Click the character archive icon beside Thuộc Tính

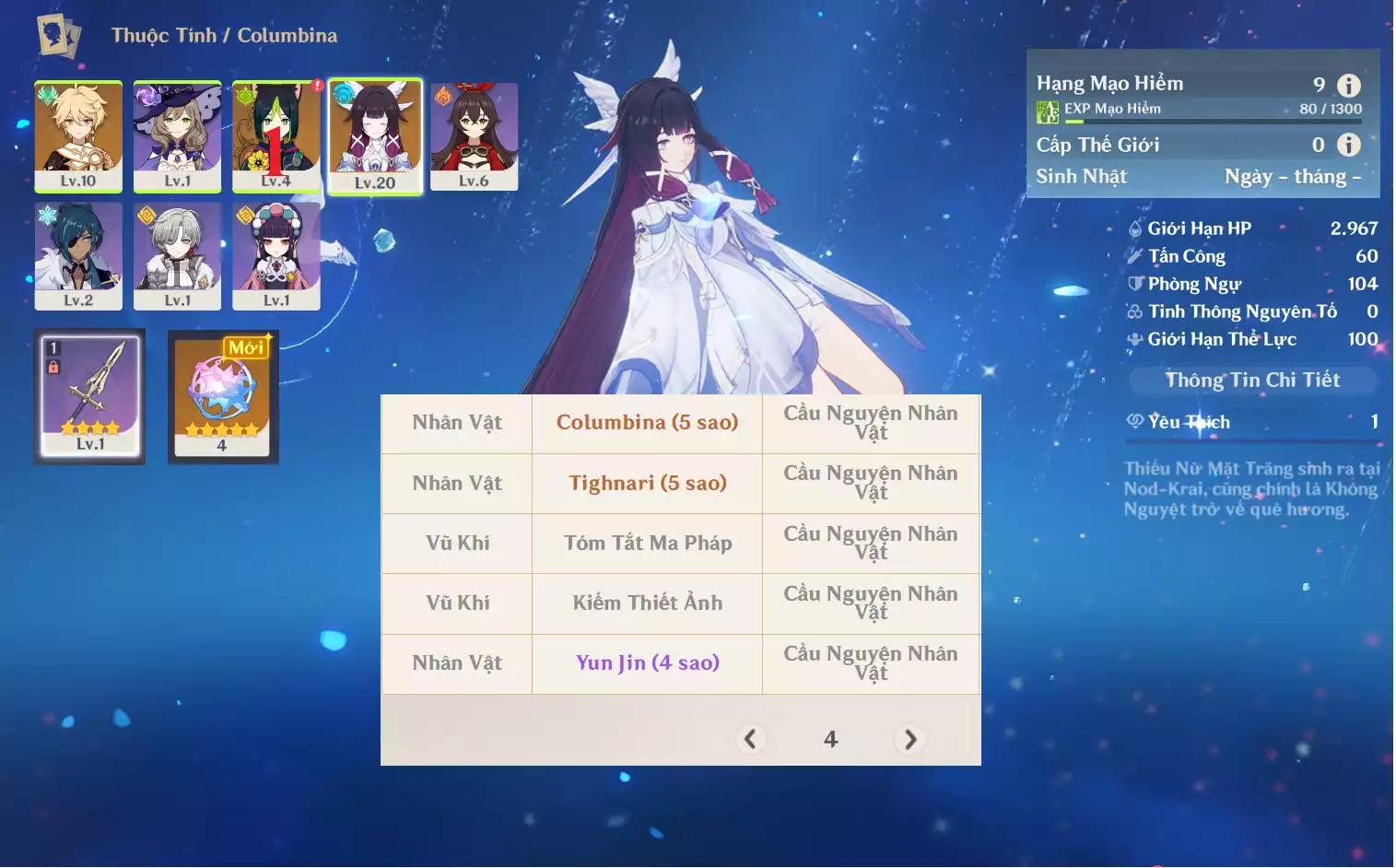58,36
